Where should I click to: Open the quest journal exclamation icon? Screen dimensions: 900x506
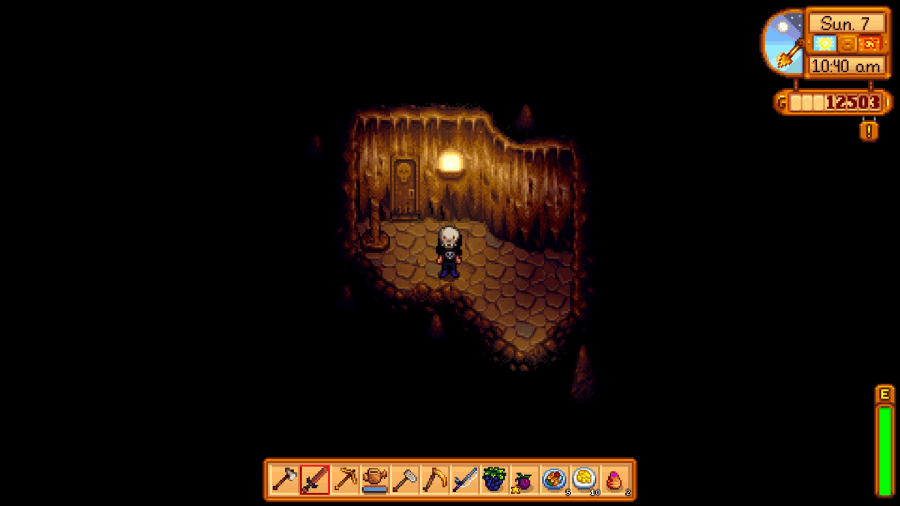(869, 130)
